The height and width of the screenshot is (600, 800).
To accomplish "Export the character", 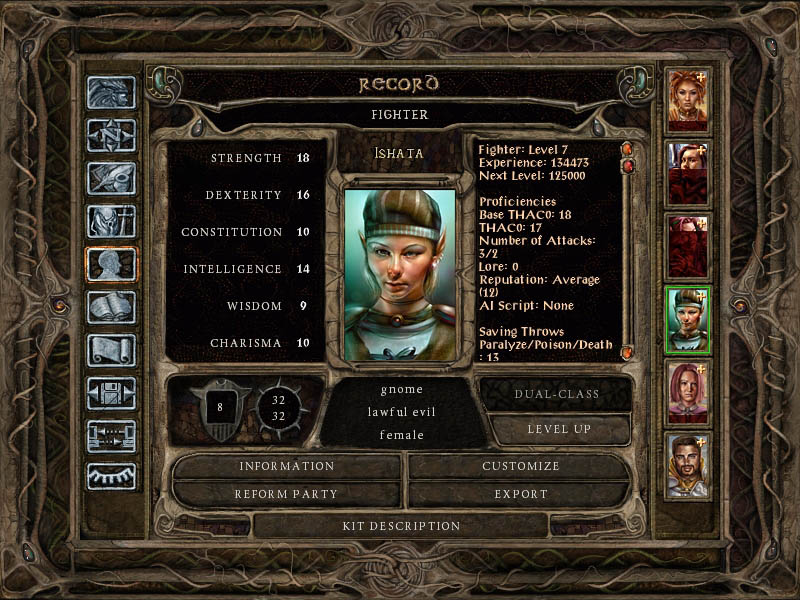I will [520, 494].
